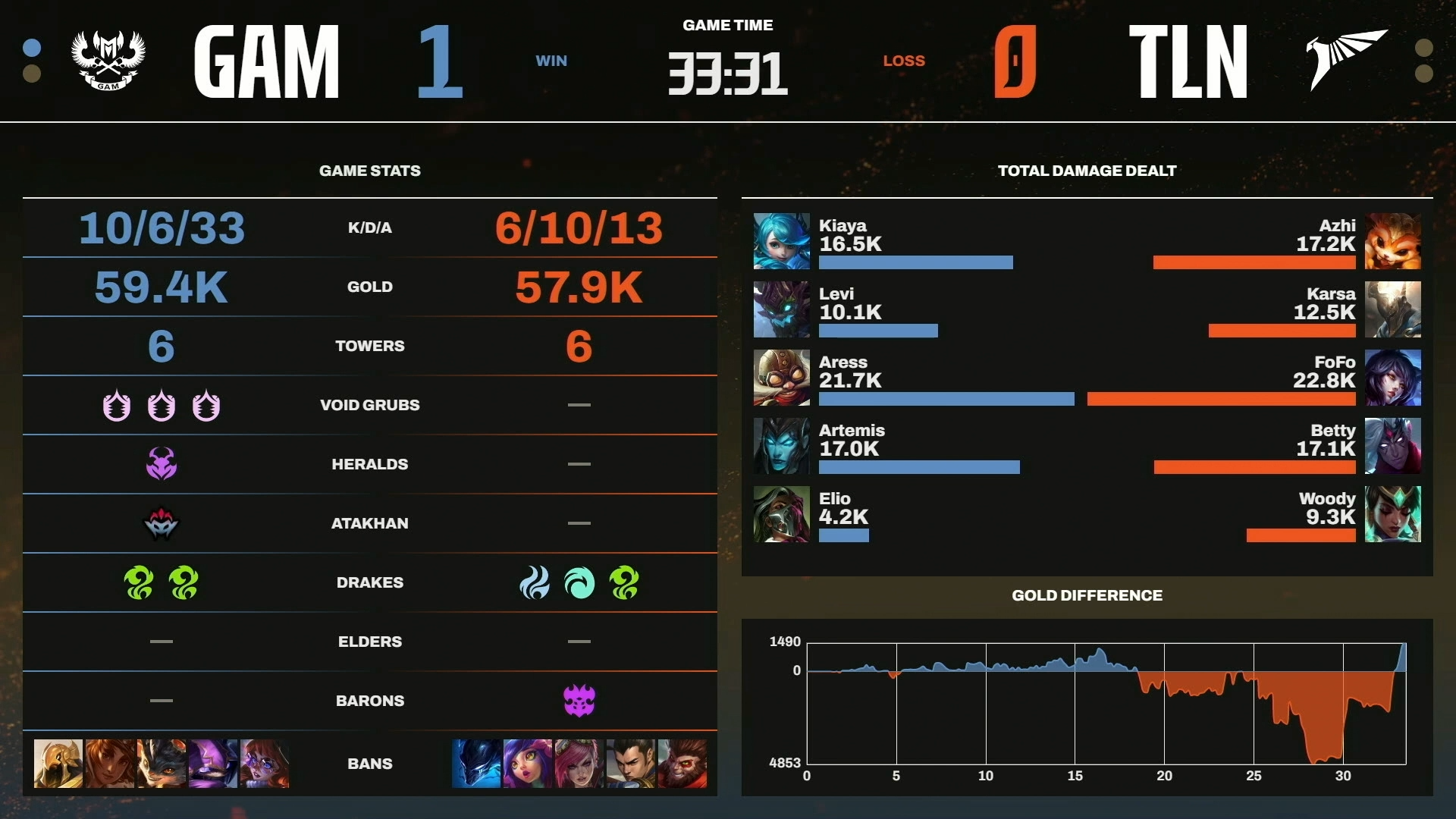1456x819 pixels.
Task: Click the GAM team logo
Action: tap(108, 61)
